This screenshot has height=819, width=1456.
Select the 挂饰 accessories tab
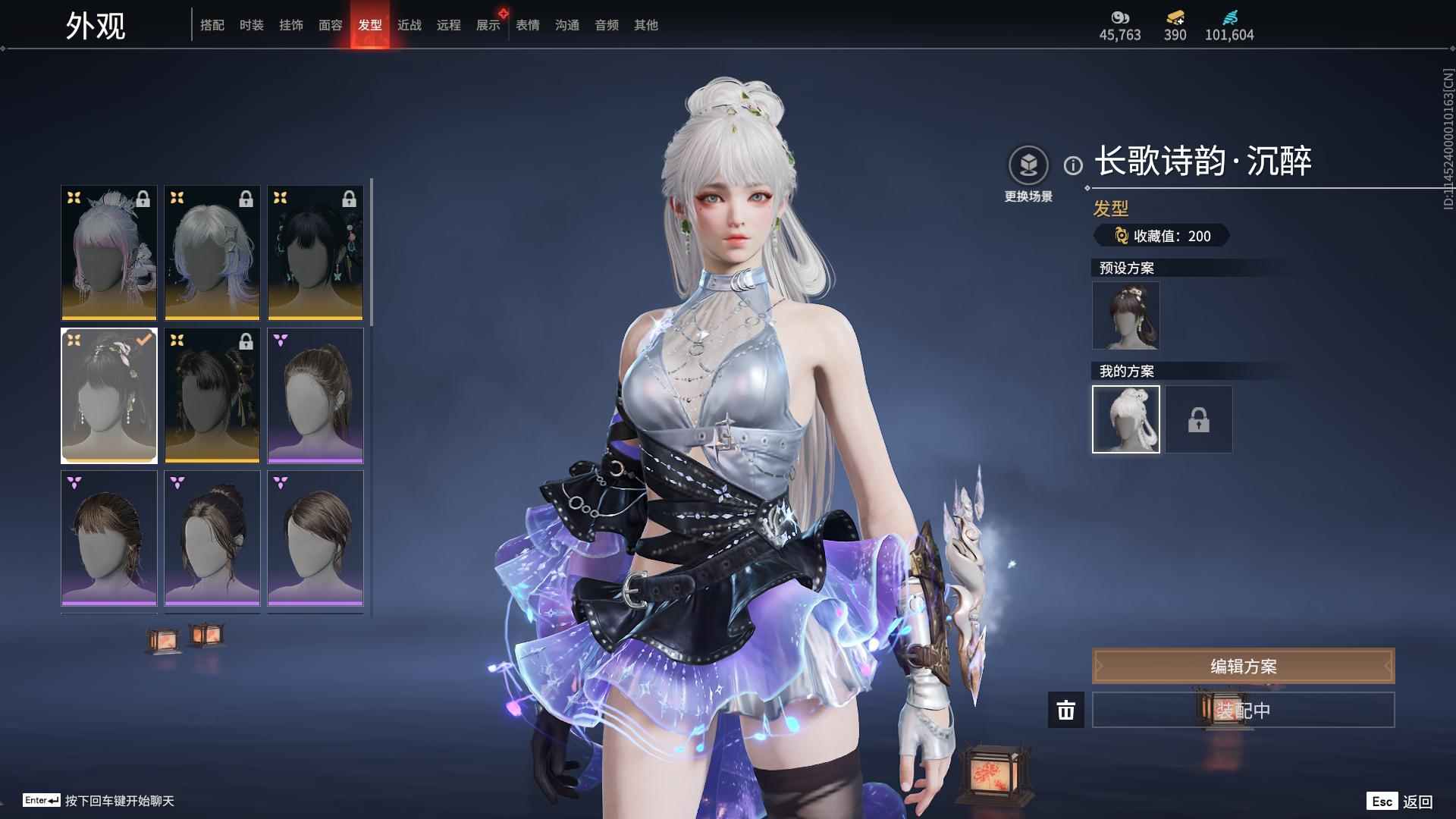[291, 25]
